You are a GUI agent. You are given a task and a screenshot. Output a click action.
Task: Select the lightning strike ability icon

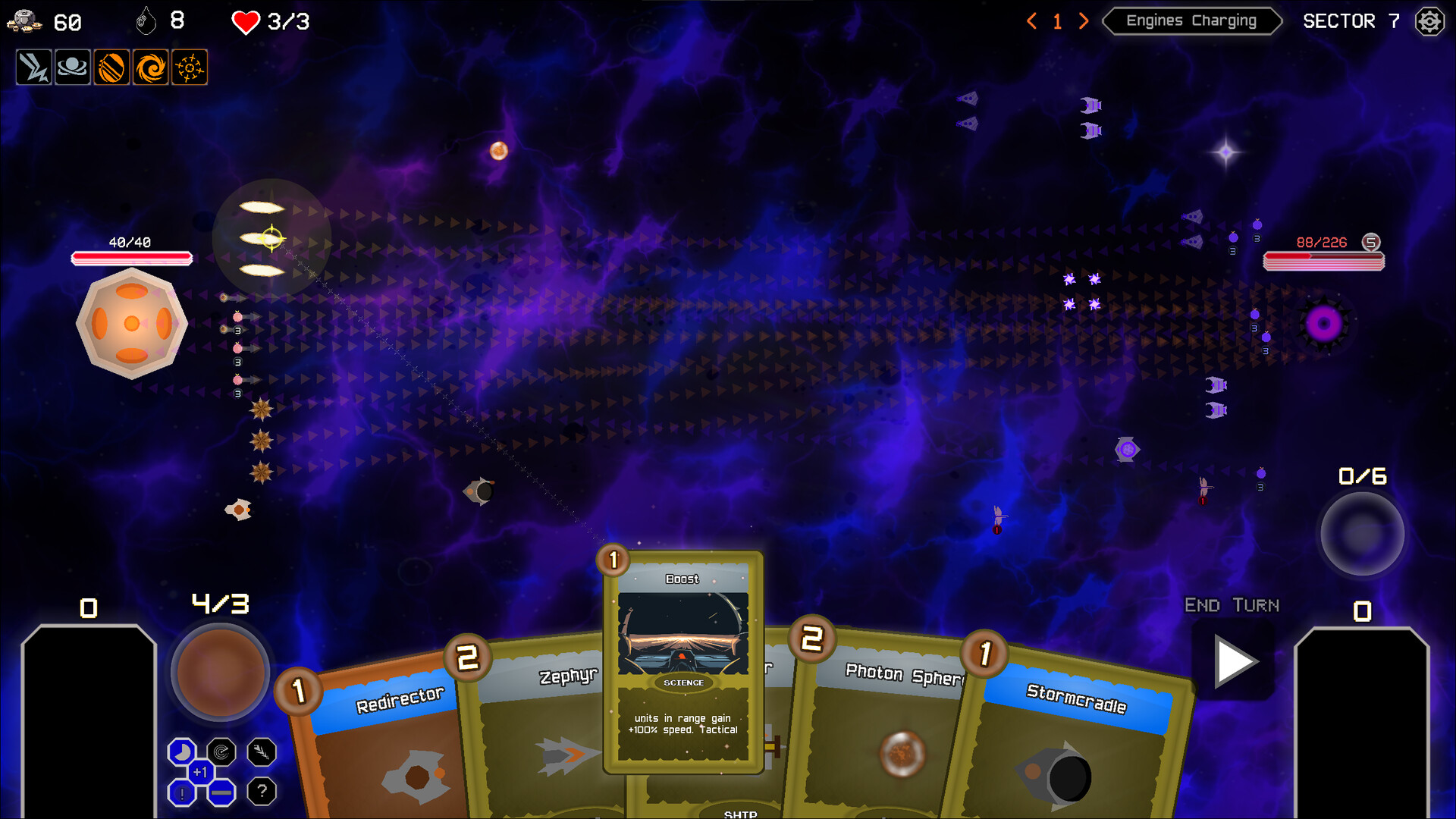click(33, 67)
